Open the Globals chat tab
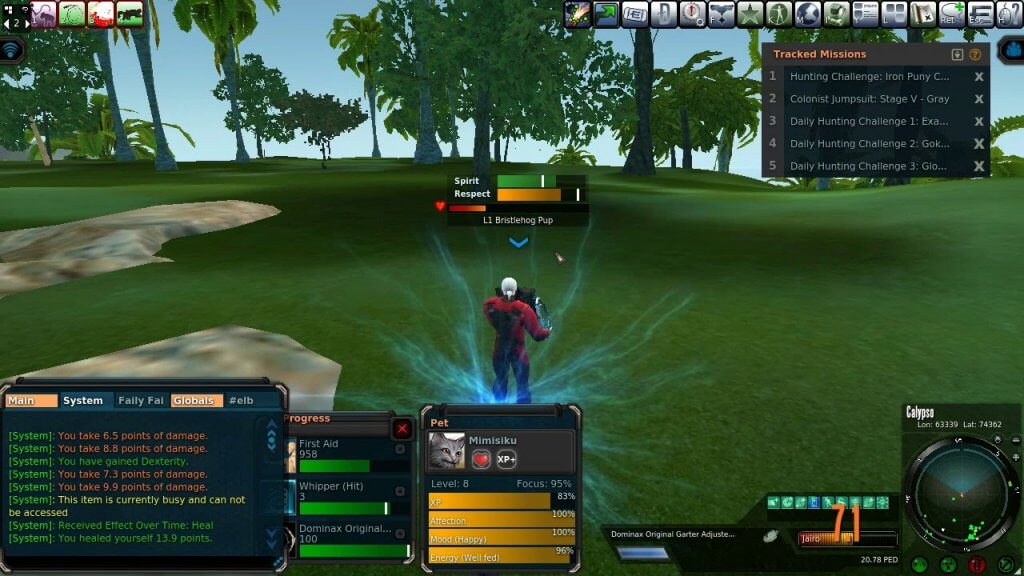 click(193, 400)
